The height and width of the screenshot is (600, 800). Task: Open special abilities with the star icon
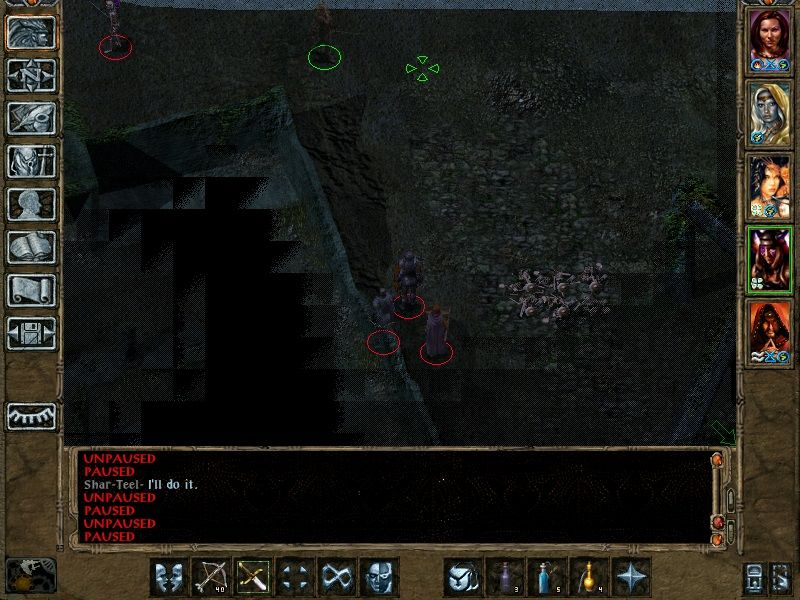[x=632, y=577]
